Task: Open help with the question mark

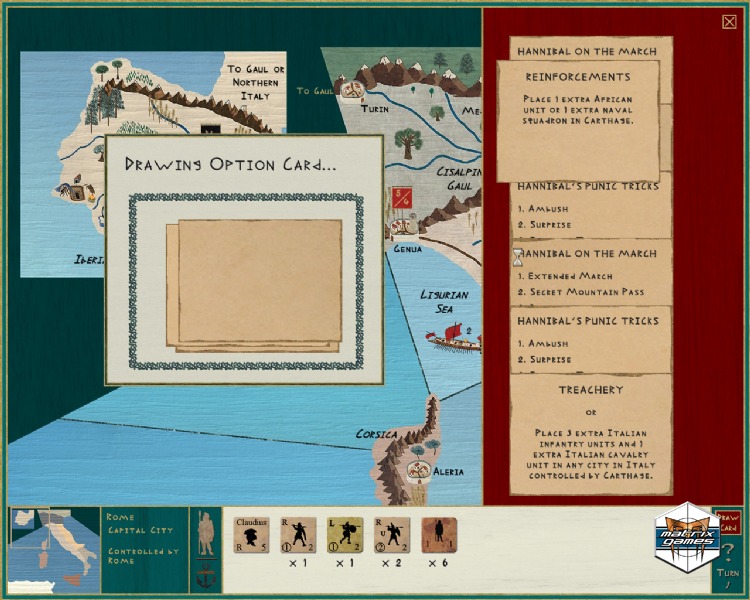Action: click(729, 553)
